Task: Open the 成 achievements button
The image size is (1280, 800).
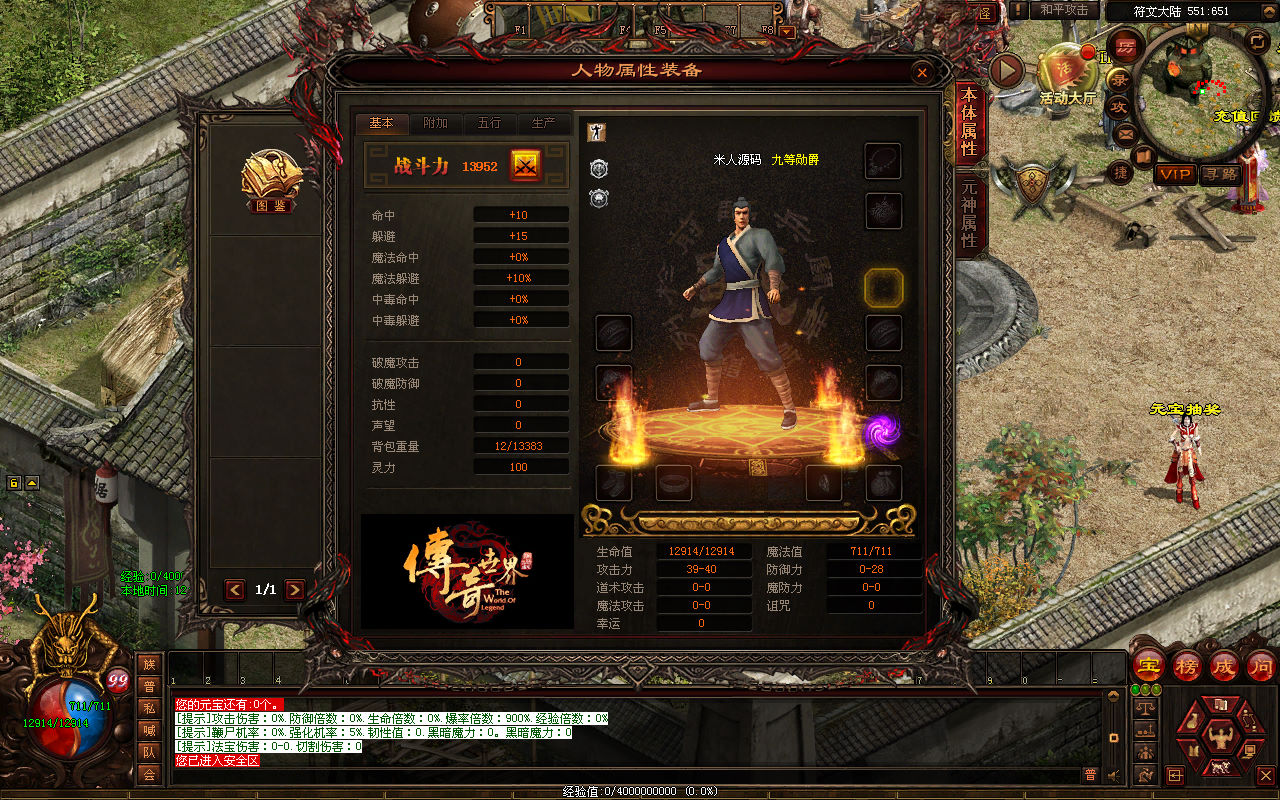Action: click(1224, 664)
